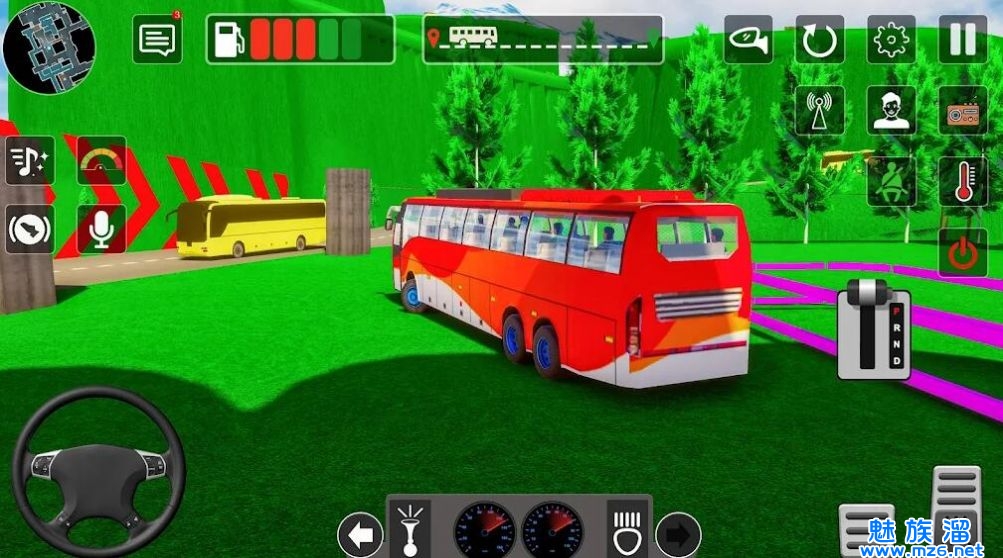Signal with the white left arrow indicator

pyautogui.click(x=360, y=533)
